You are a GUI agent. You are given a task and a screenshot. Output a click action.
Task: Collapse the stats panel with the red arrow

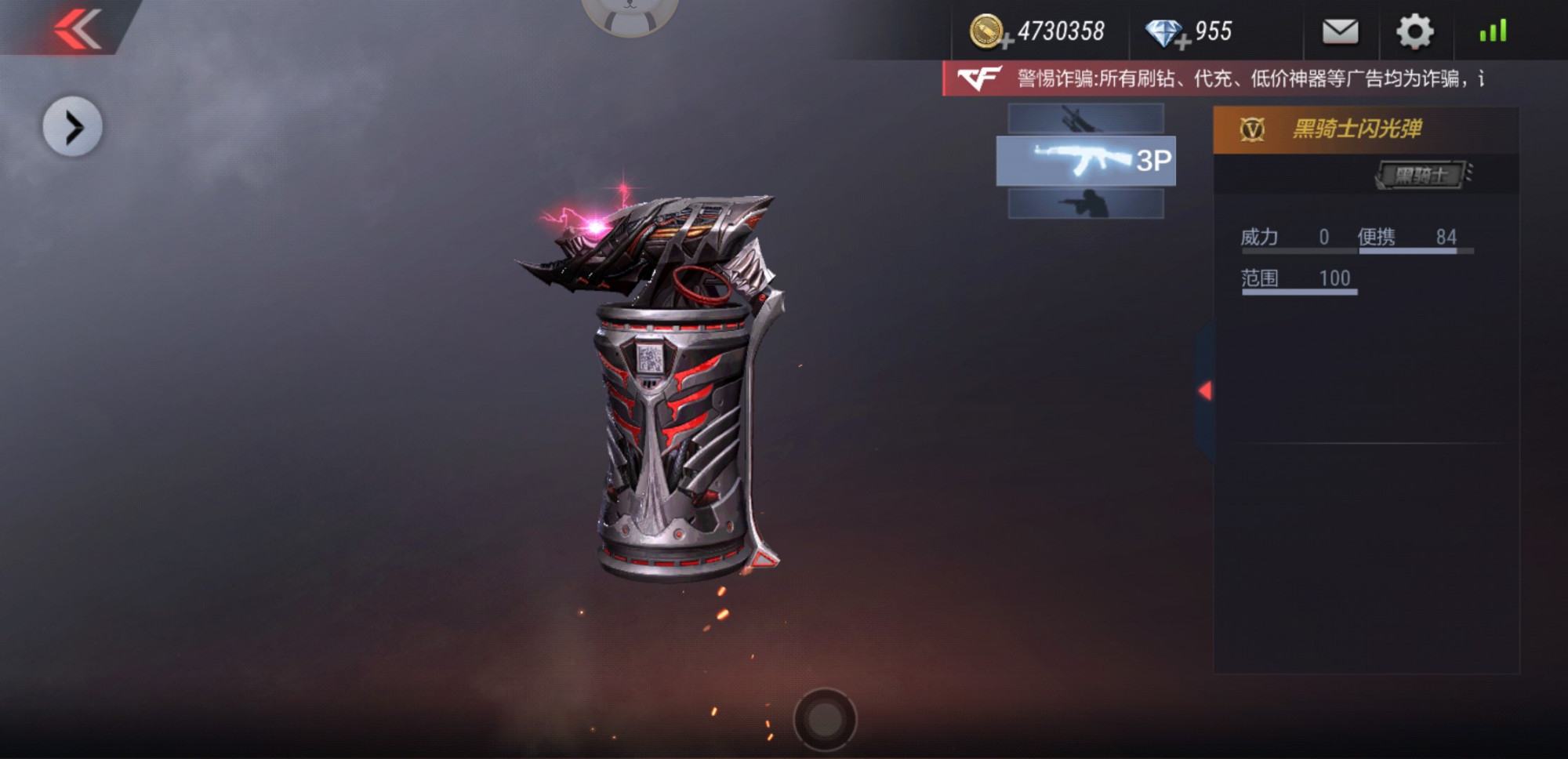(1206, 390)
